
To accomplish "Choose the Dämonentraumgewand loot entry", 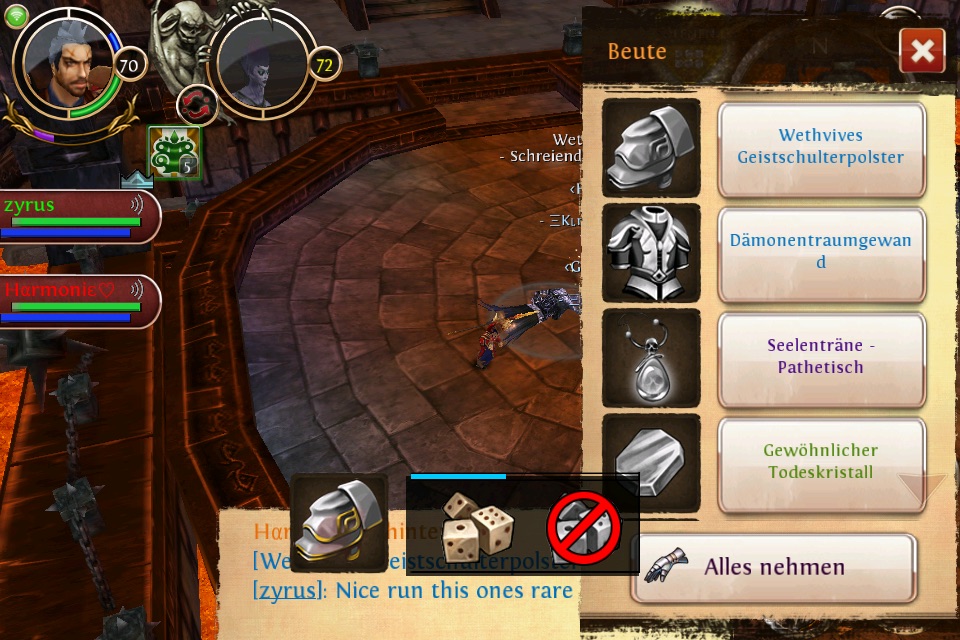I will pos(821,252).
